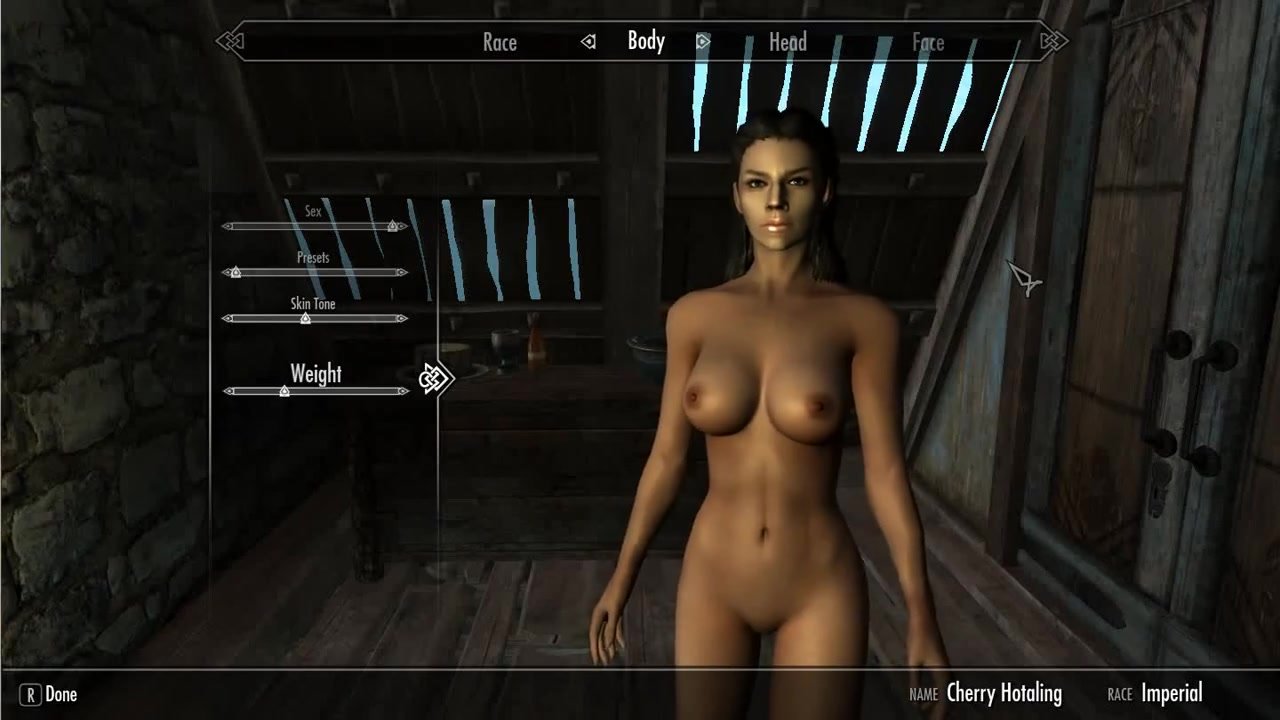Open the Head tab
The image size is (1280, 720).
tap(787, 42)
